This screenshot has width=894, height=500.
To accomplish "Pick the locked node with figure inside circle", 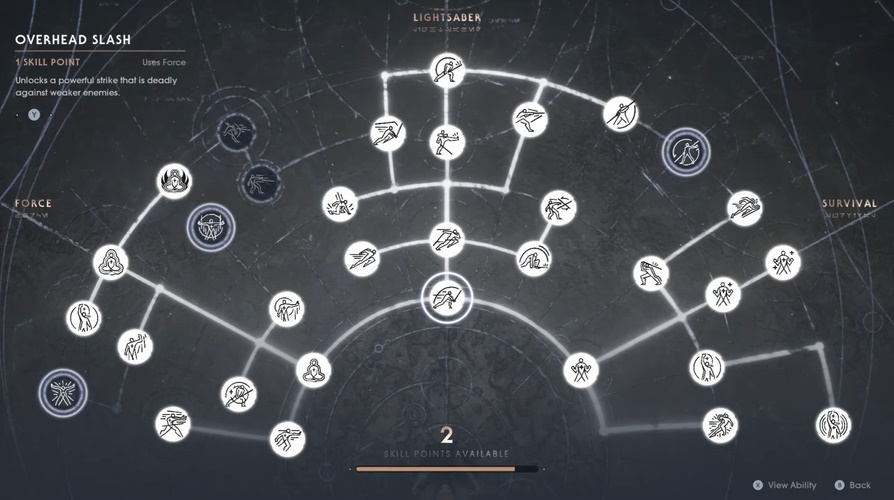I will pyautogui.click(x=686, y=152).
